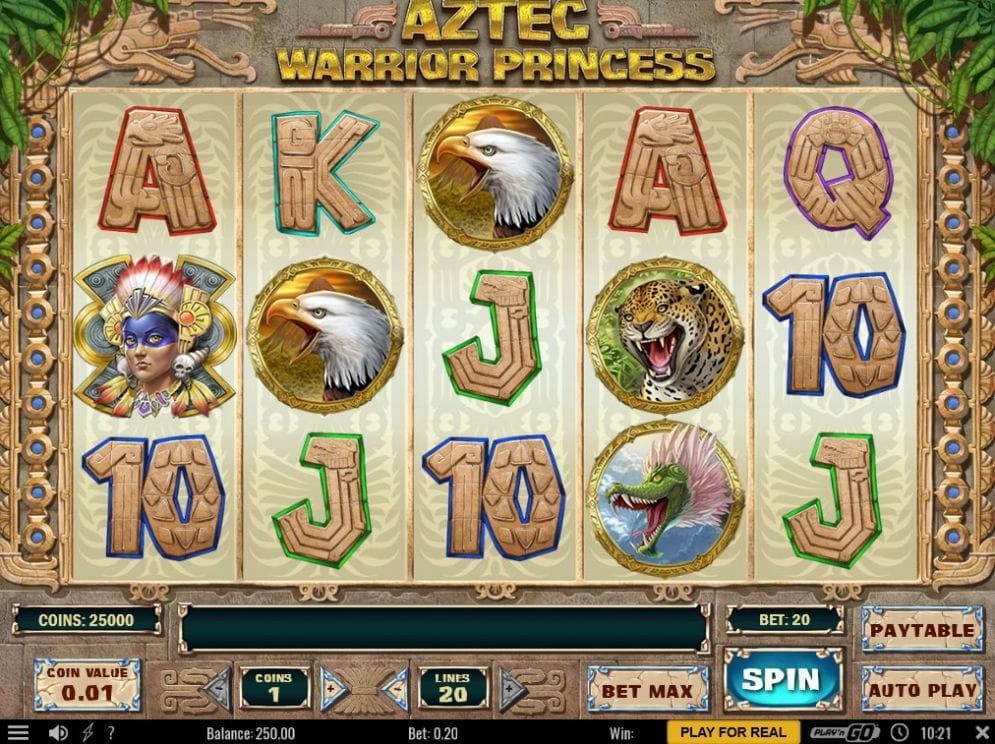The width and height of the screenshot is (995, 744).
Task: Open the hamburger menu
Action: (18, 733)
